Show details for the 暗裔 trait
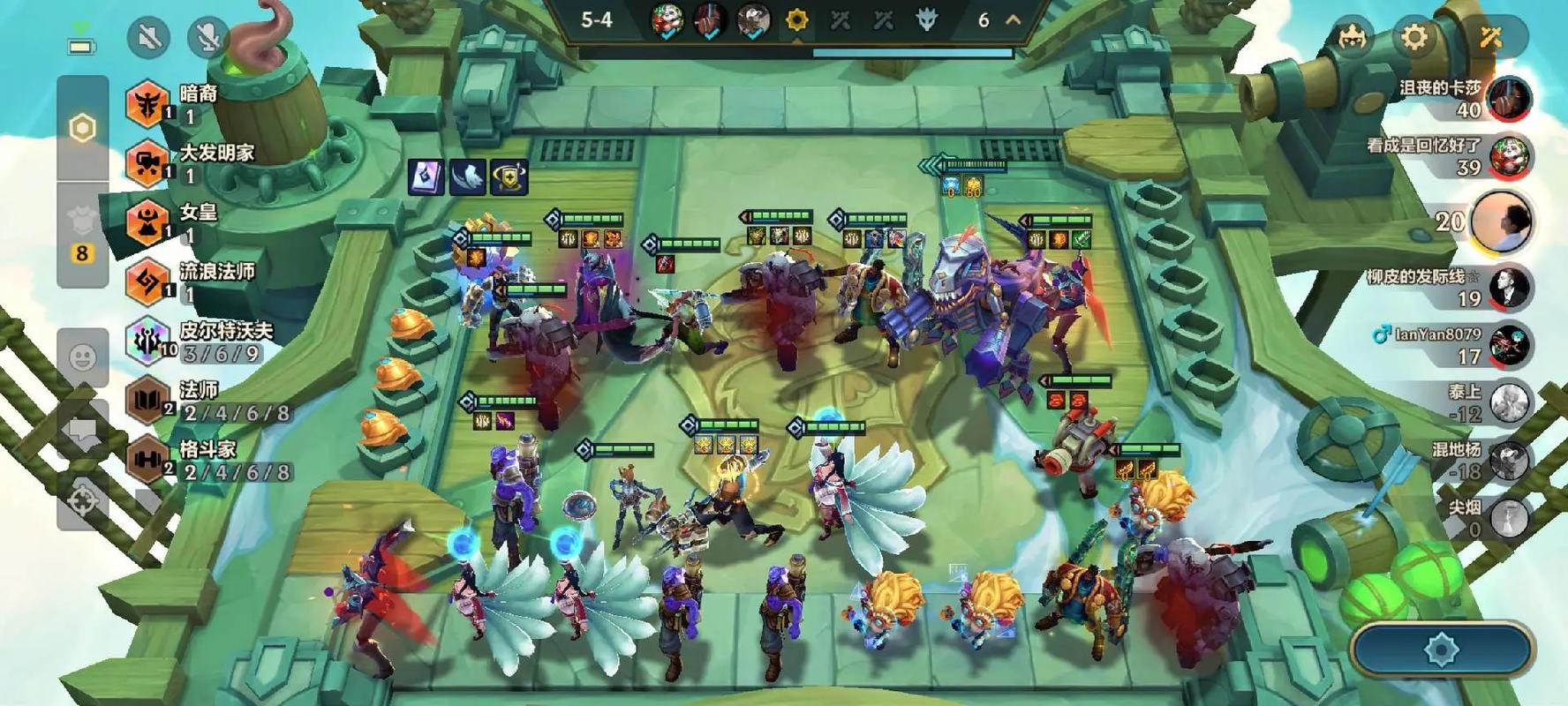 pyautogui.click(x=148, y=103)
